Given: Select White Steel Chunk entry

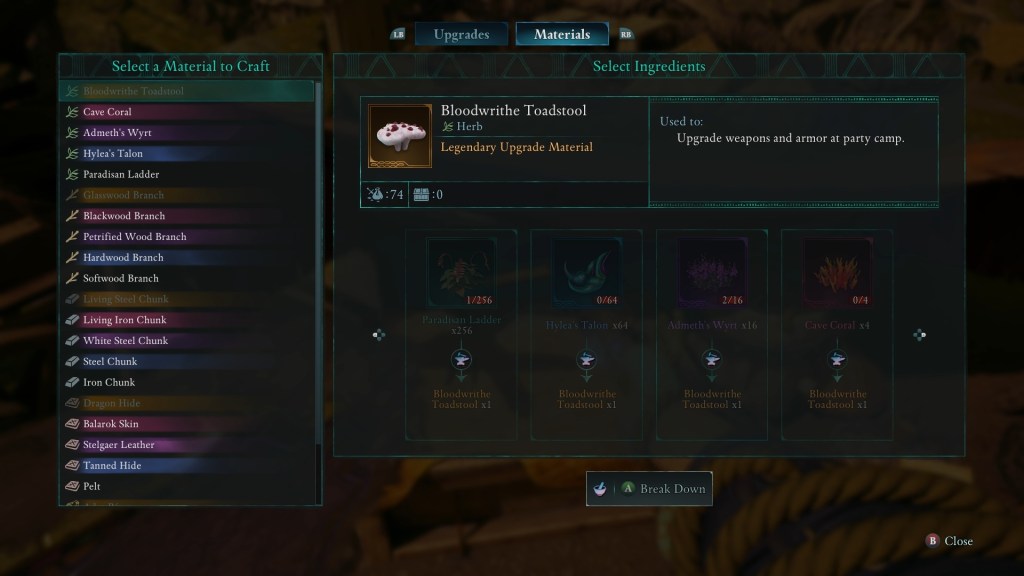Looking at the screenshot, I should (x=125, y=341).
